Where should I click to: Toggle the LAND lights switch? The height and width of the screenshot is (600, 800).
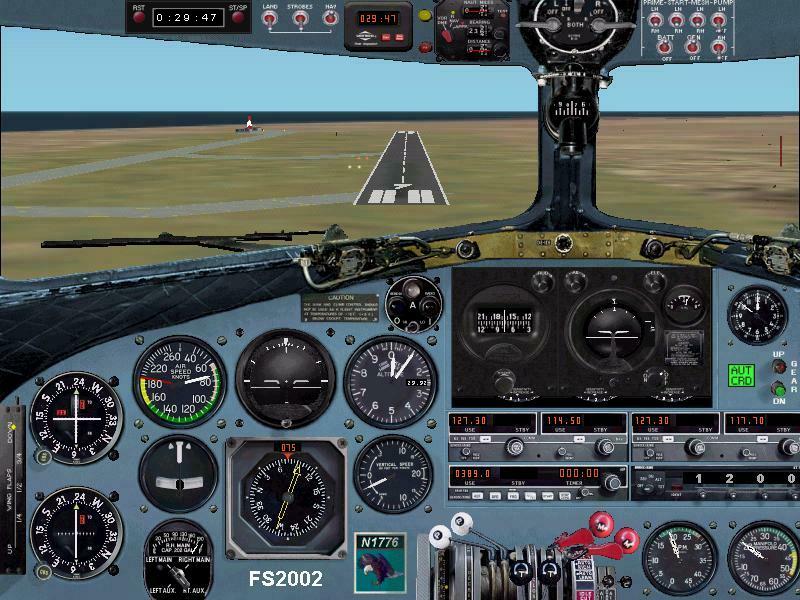(x=270, y=20)
